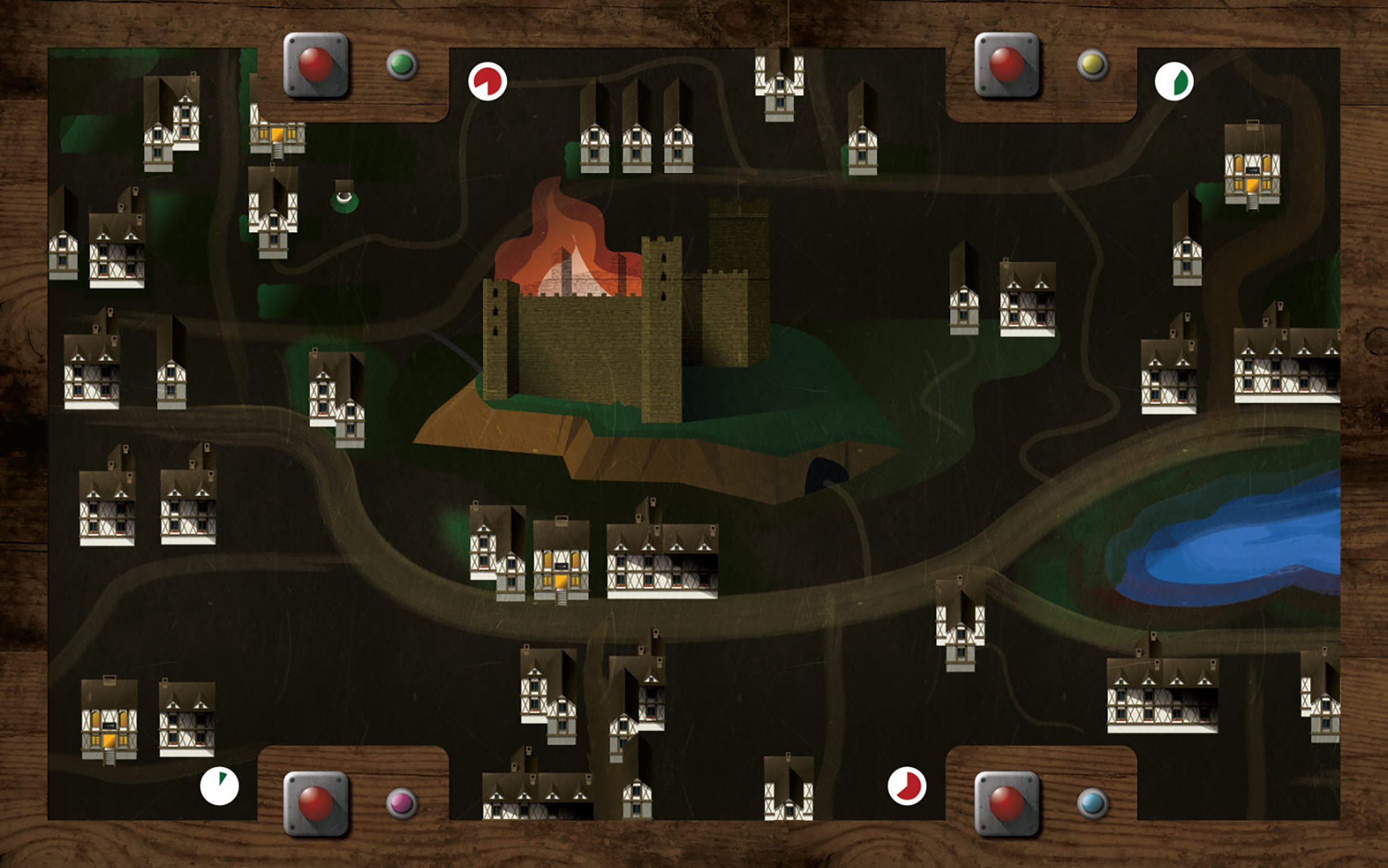
Task: Select the small yellow round button
Action: tap(1092, 64)
